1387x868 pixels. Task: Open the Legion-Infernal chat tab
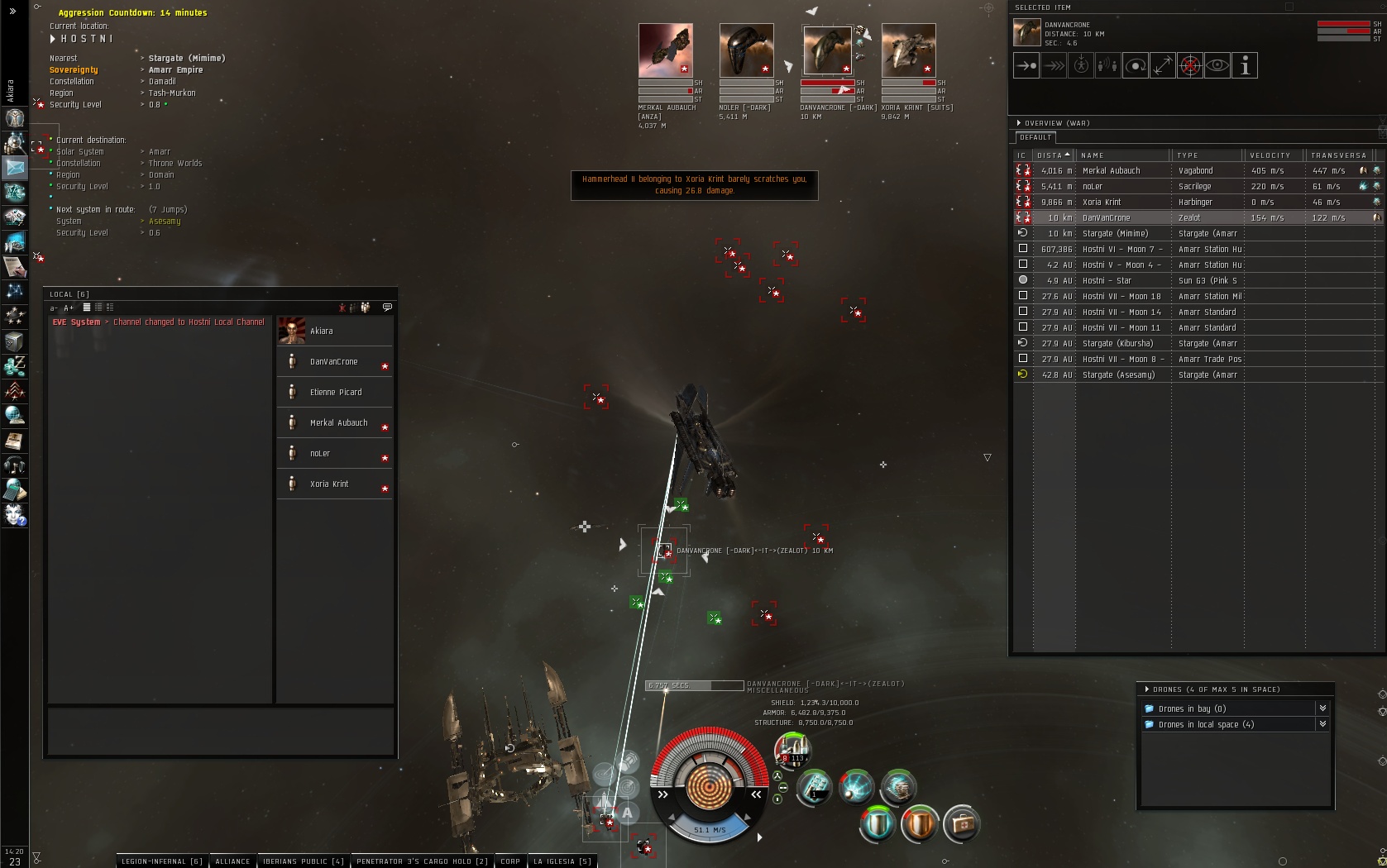[162, 861]
